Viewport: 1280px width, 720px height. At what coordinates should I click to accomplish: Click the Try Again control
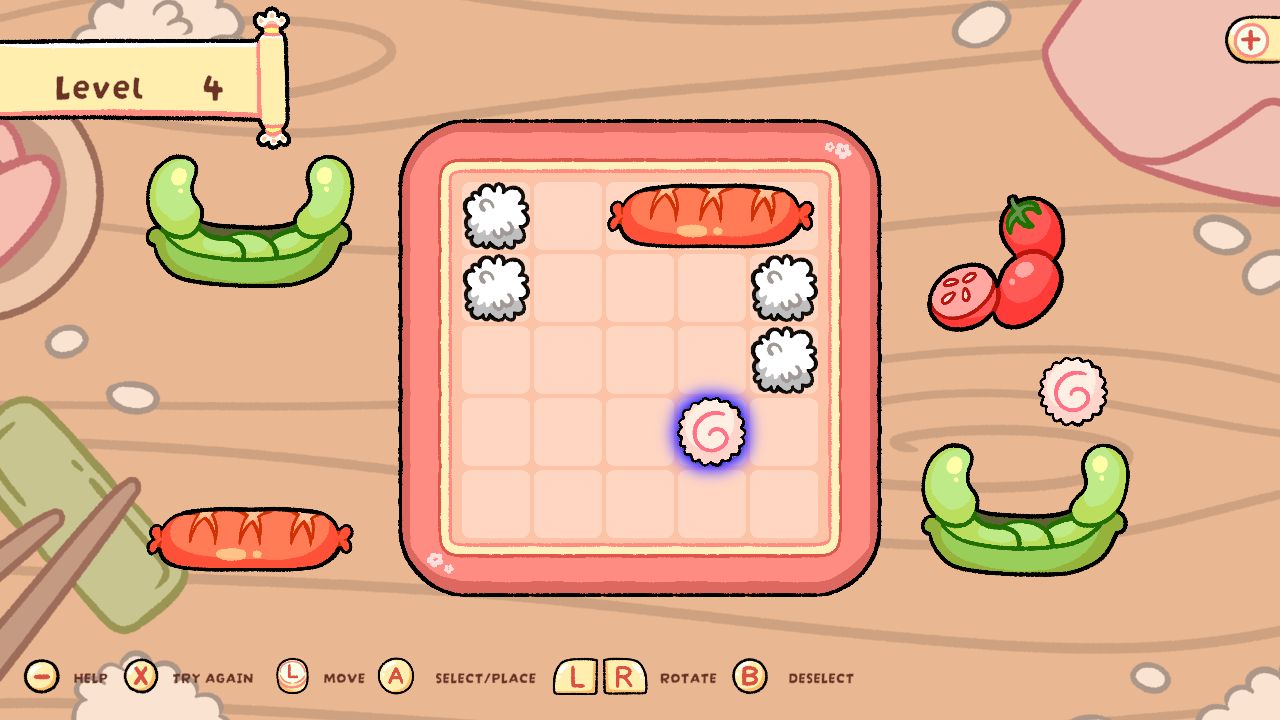[x=142, y=677]
